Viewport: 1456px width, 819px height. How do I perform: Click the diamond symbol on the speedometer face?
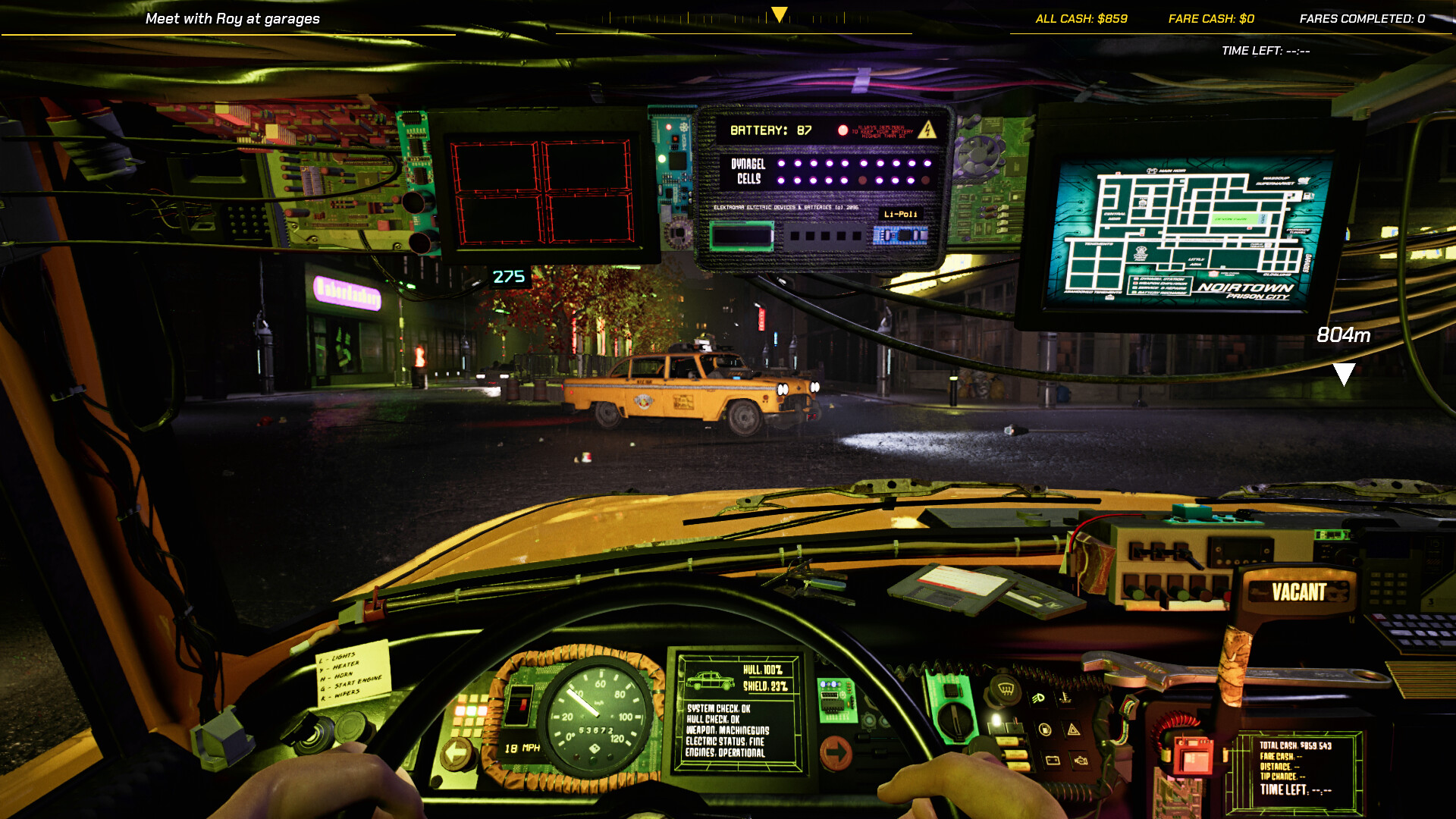tap(594, 748)
